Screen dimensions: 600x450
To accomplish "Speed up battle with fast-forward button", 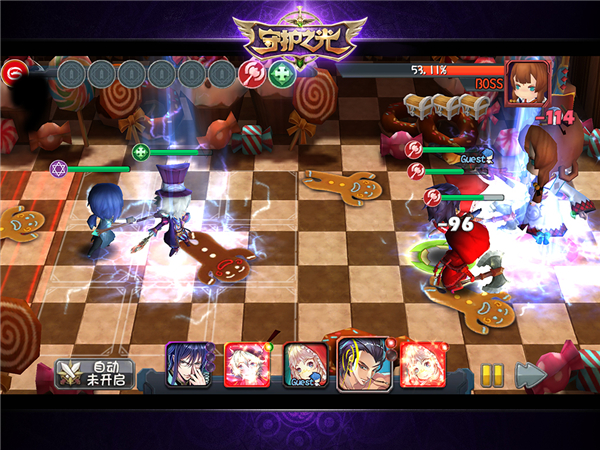I will (530, 375).
